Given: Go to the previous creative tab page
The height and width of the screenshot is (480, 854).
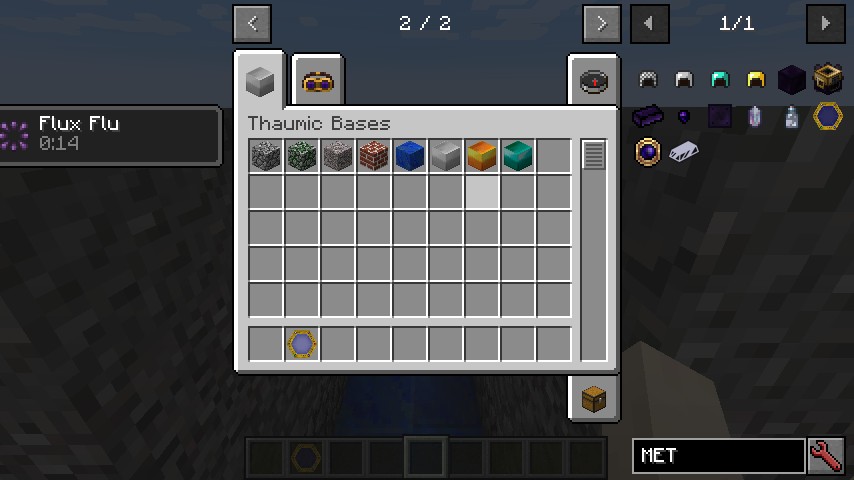Looking at the screenshot, I should (252, 23).
